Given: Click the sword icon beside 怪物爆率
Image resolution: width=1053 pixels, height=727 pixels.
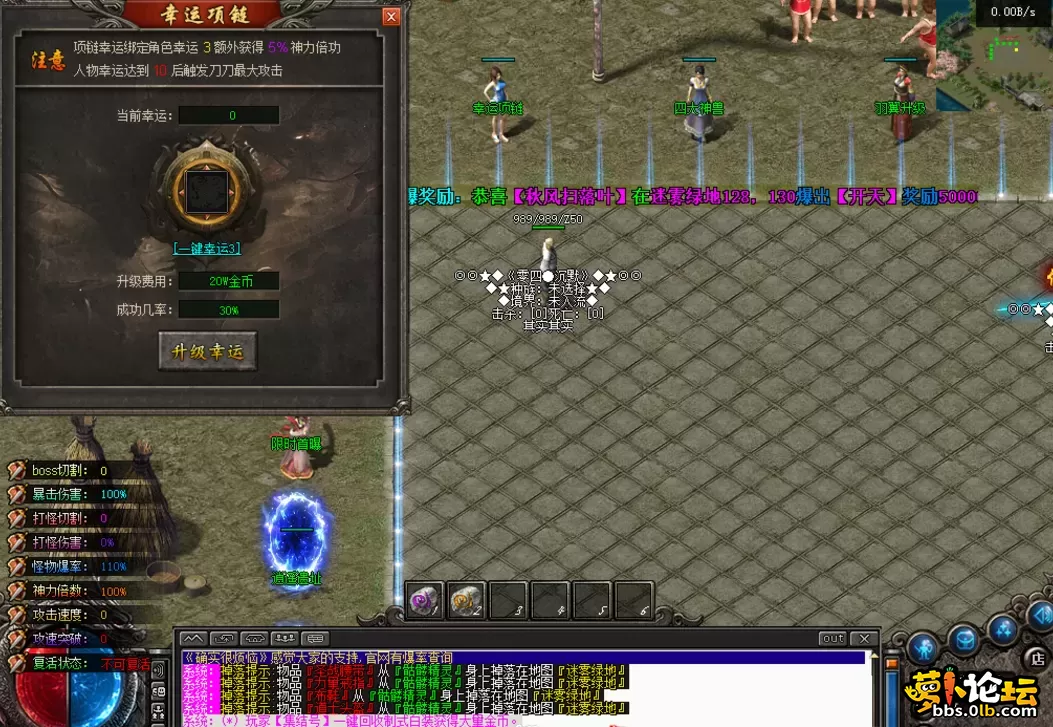Looking at the screenshot, I should (x=16, y=566).
